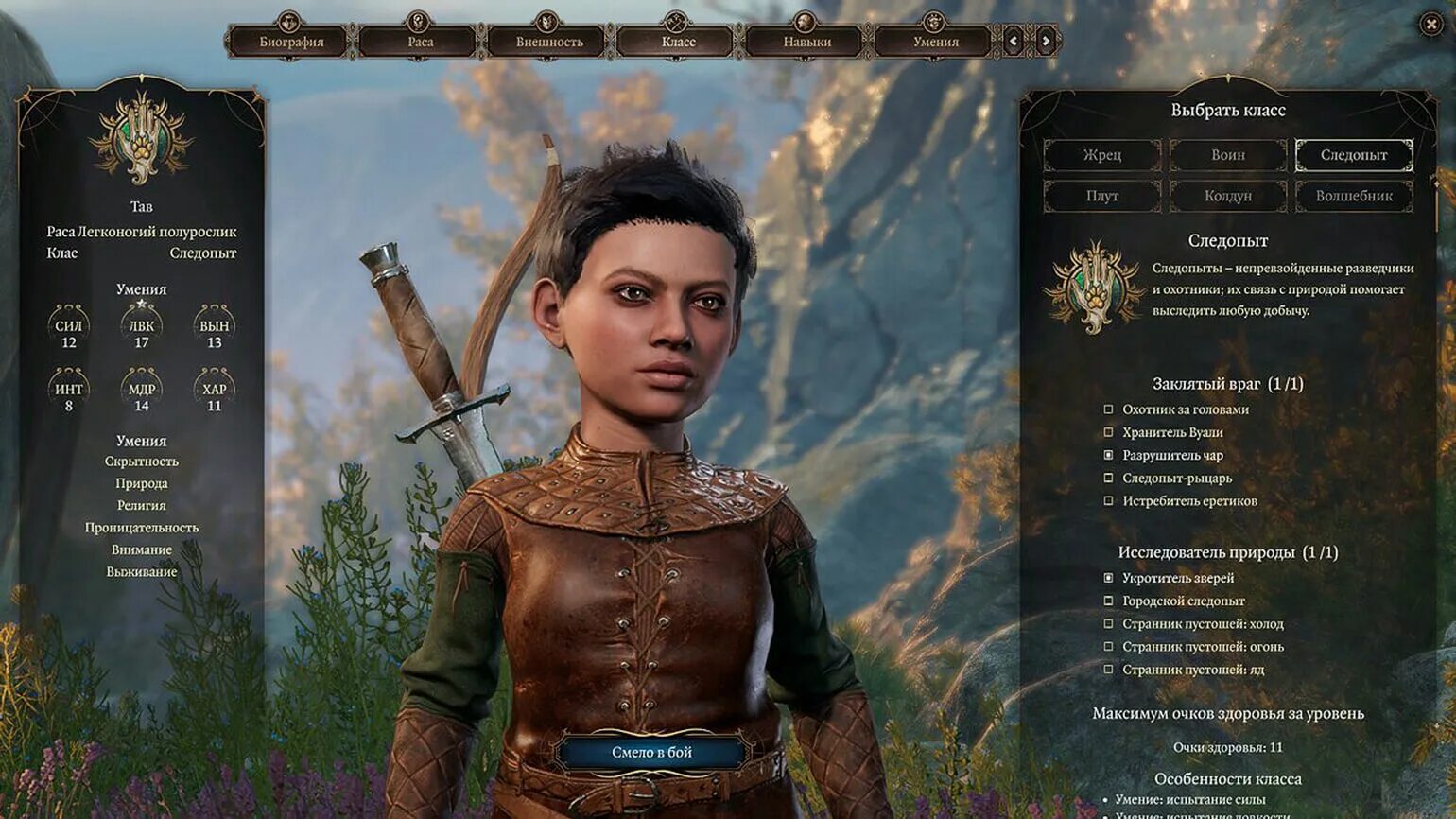This screenshot has width=1456, height=819.
Task: Go to the Внешность tab
Action: tap(549, 42)
